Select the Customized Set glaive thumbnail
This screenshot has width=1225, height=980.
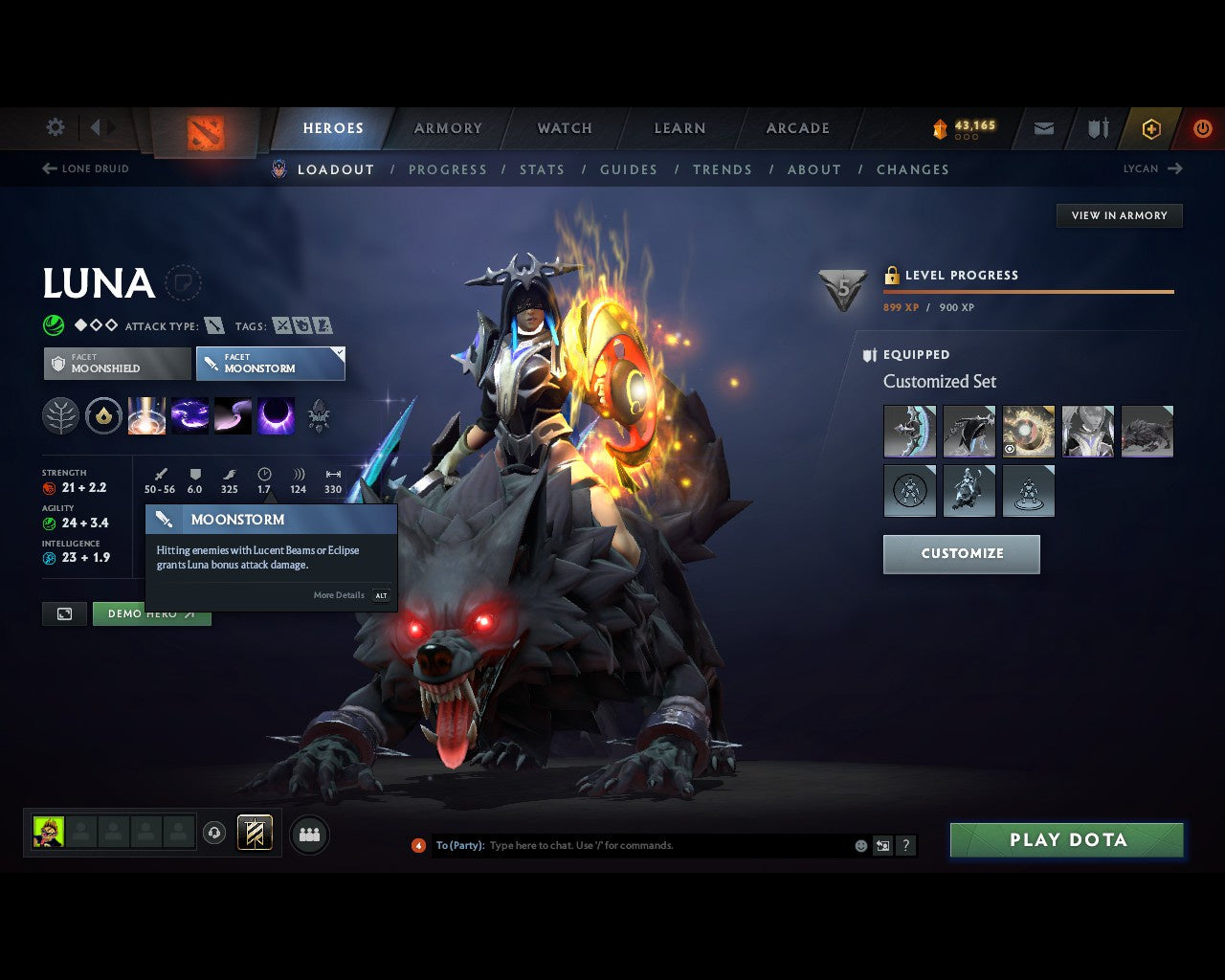[x=909, y=431]
